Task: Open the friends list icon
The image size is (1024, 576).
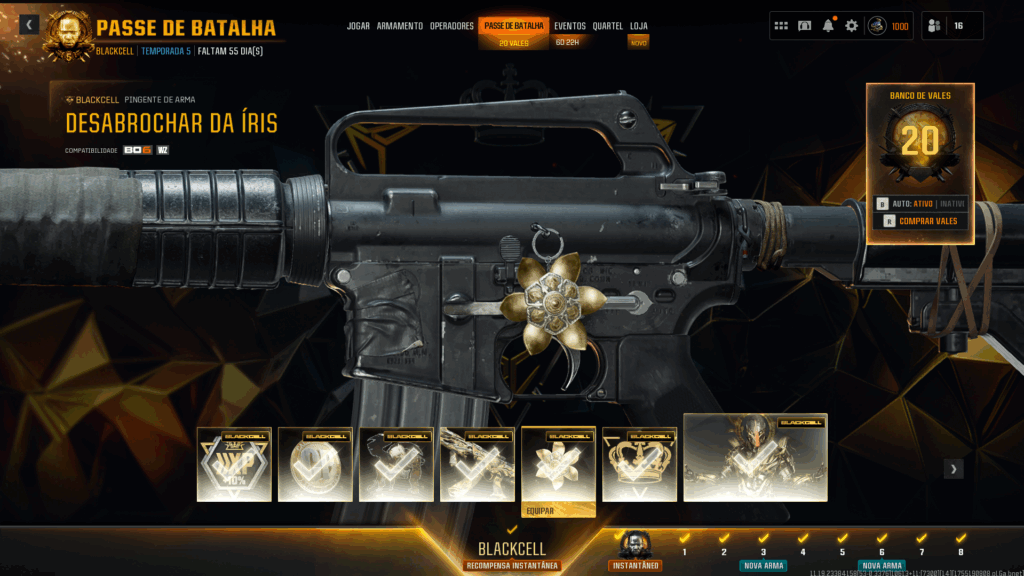Action: click(x=934, y=26)
